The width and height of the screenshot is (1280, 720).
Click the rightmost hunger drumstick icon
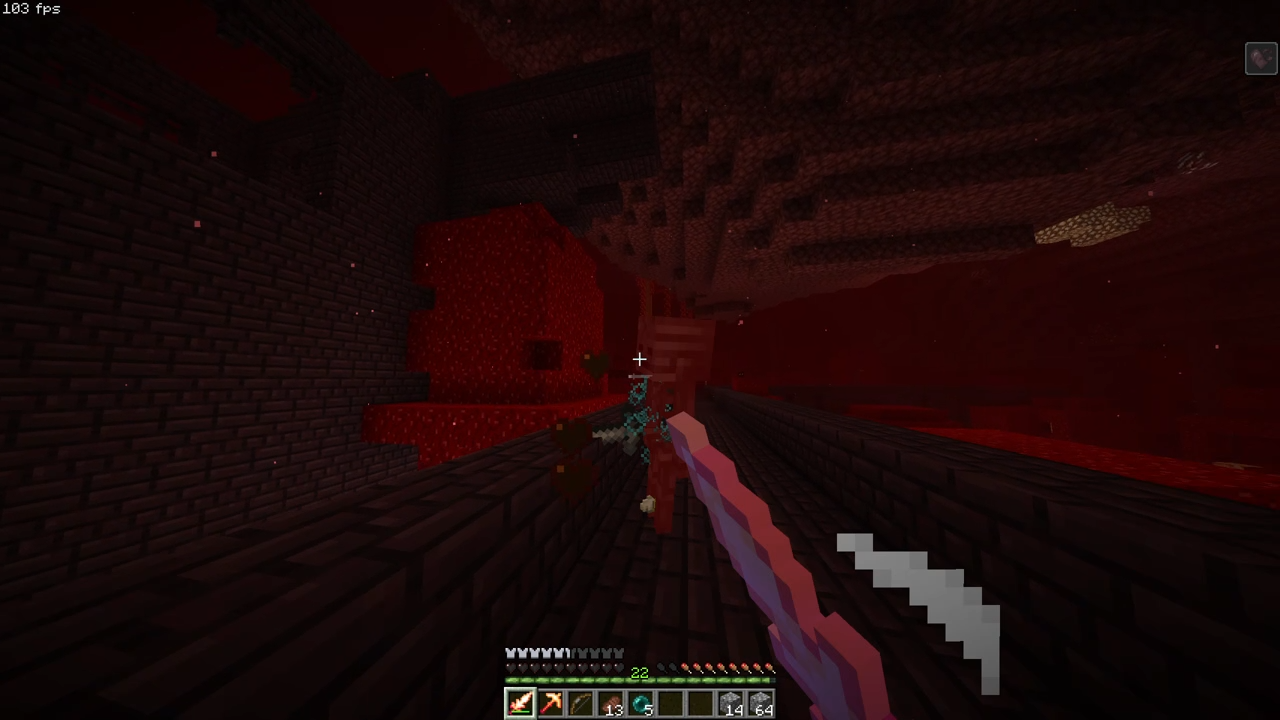(x=767, y=667)
